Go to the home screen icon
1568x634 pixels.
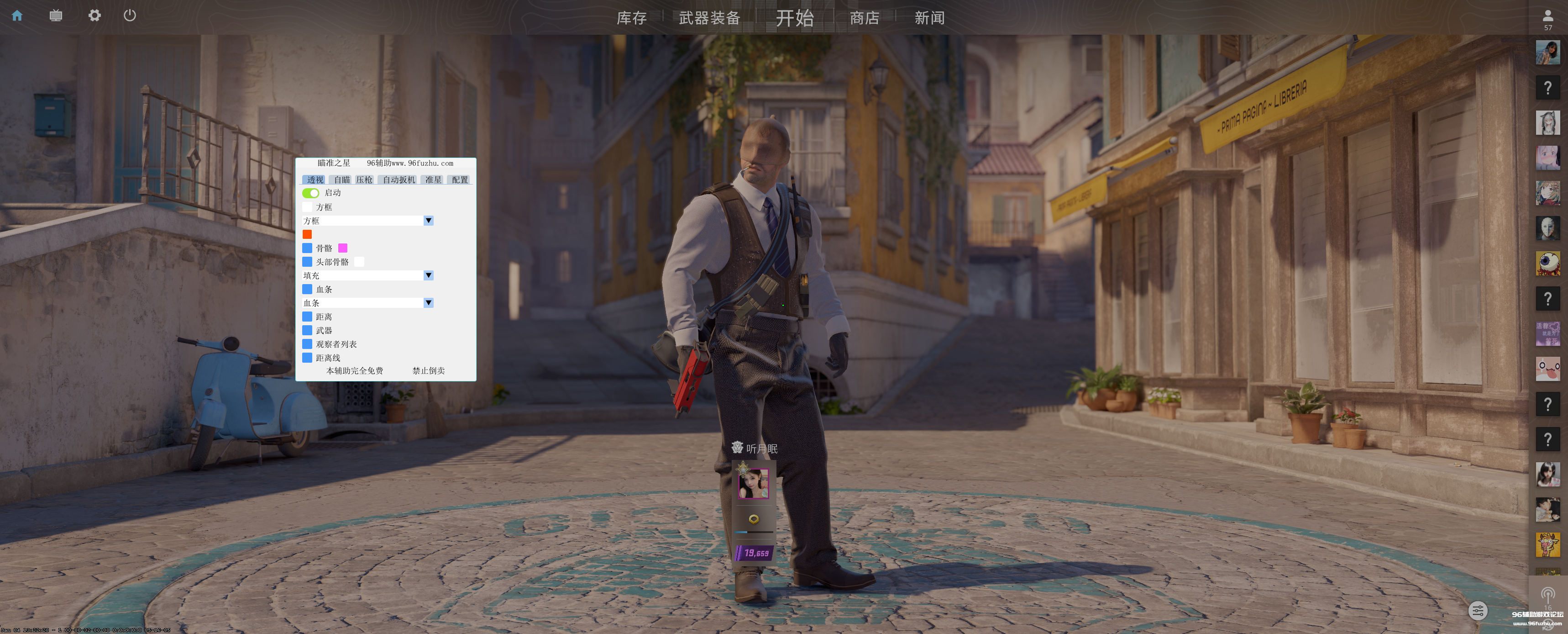[x=17, y=16]
